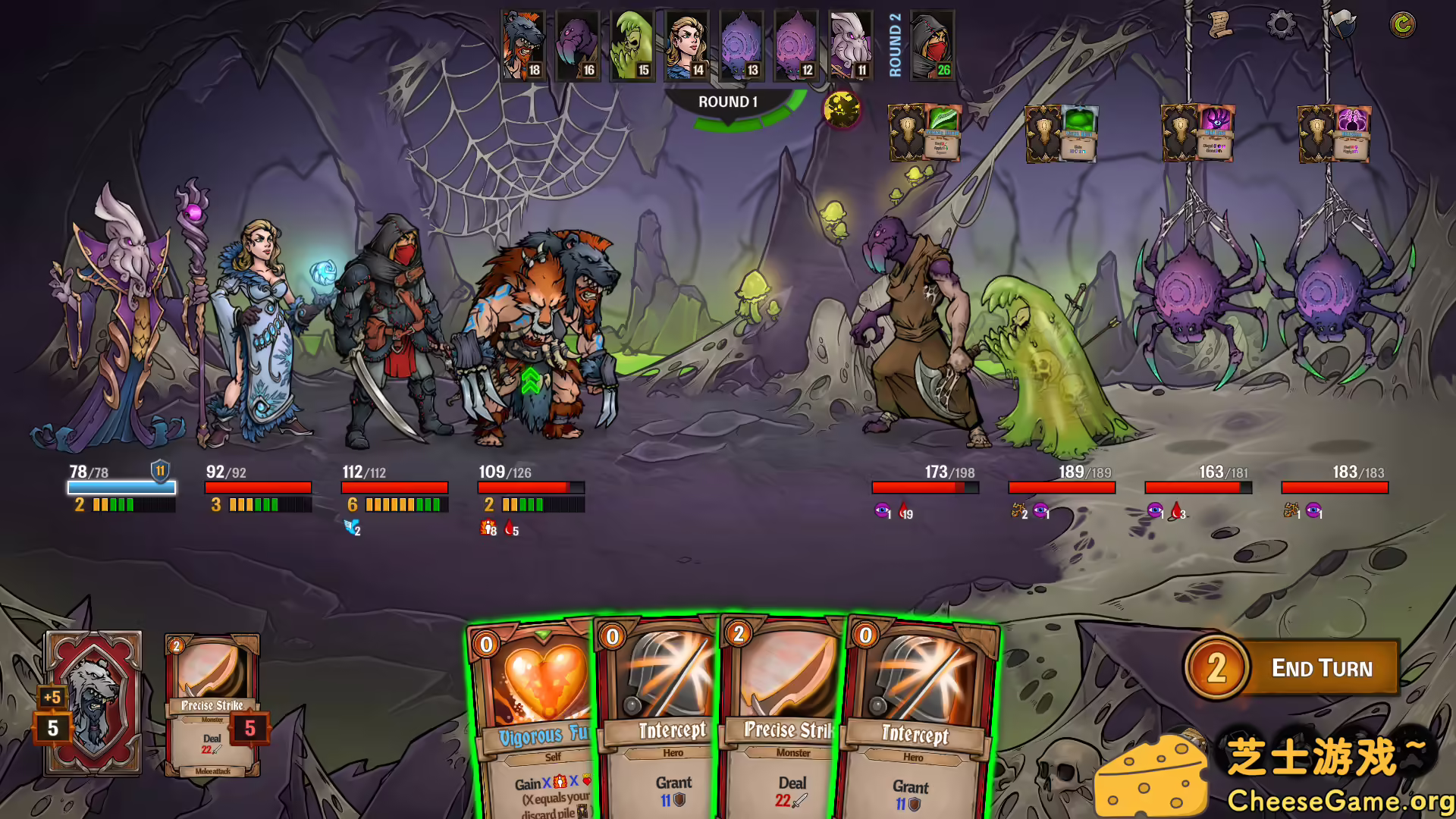Select the squid mage turn-order portrait
The width and height of the screenshot is (1456, 819).
click(x=851, y=45)
